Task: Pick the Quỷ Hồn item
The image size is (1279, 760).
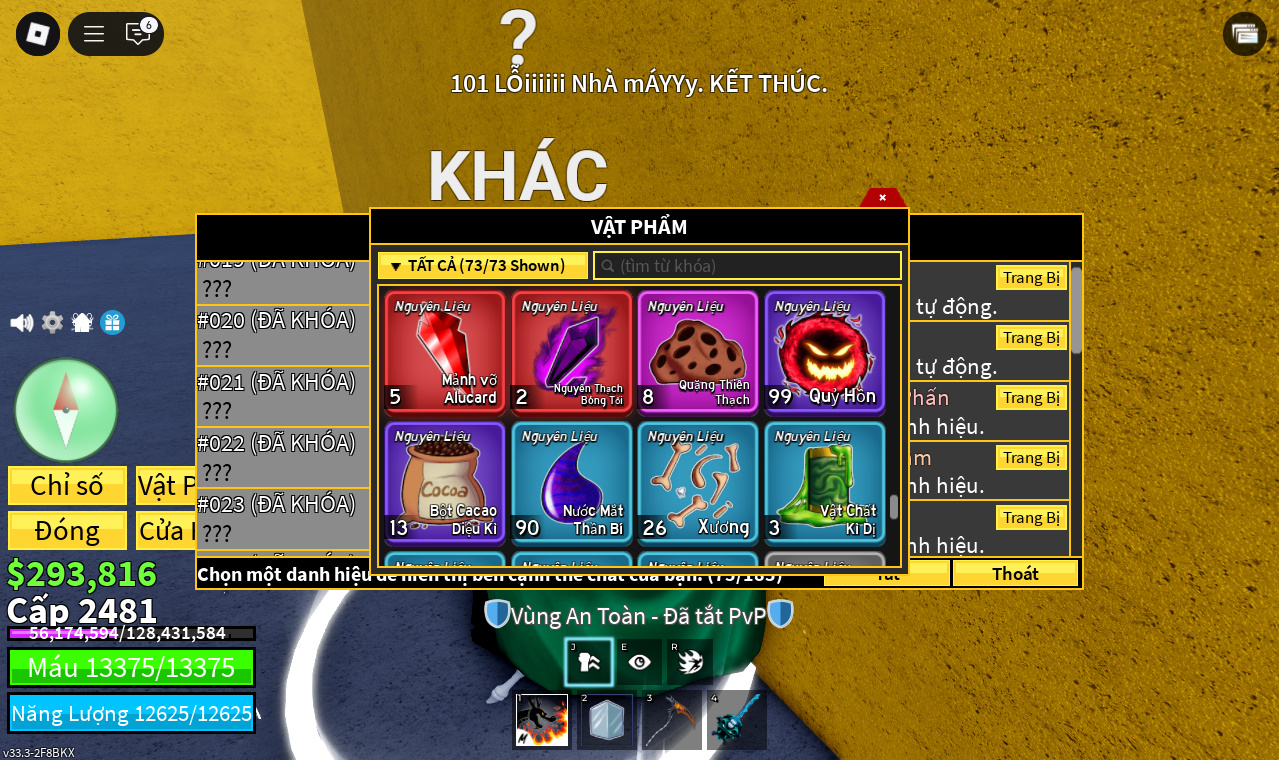Action: [x=825, y=351]
